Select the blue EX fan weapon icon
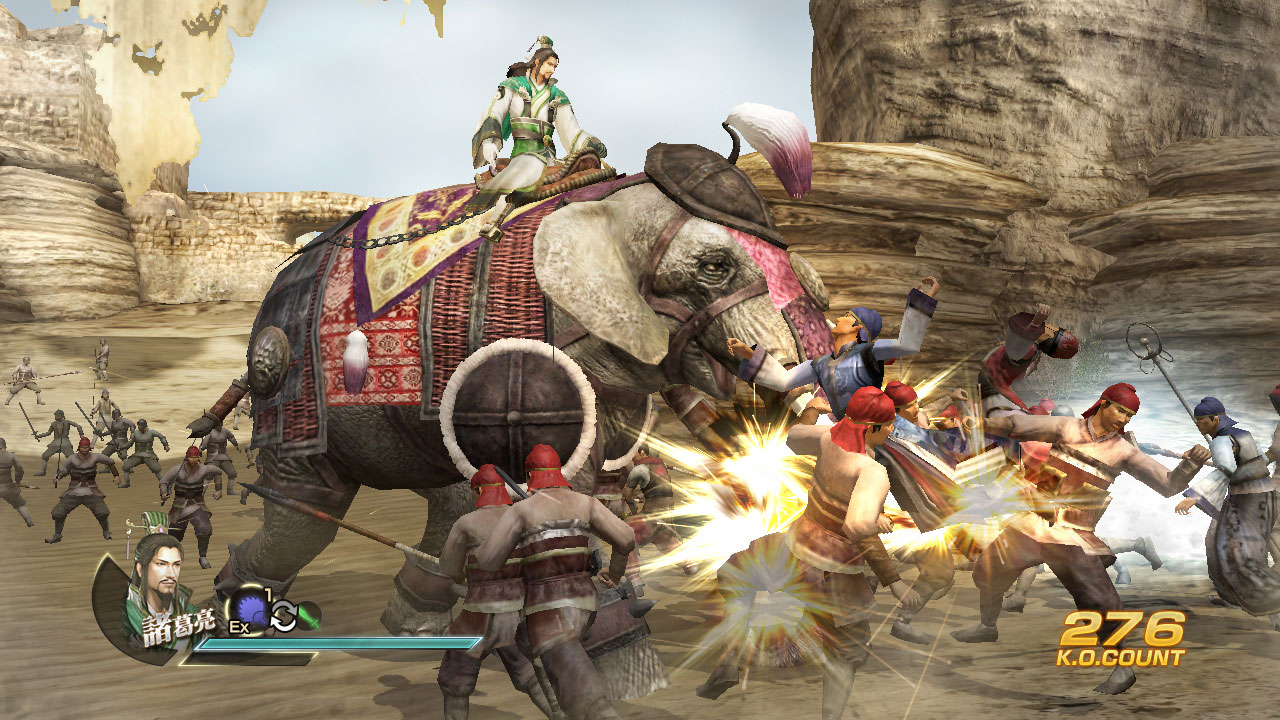This screenshot has height=720, width=1280. click(250, 608)
